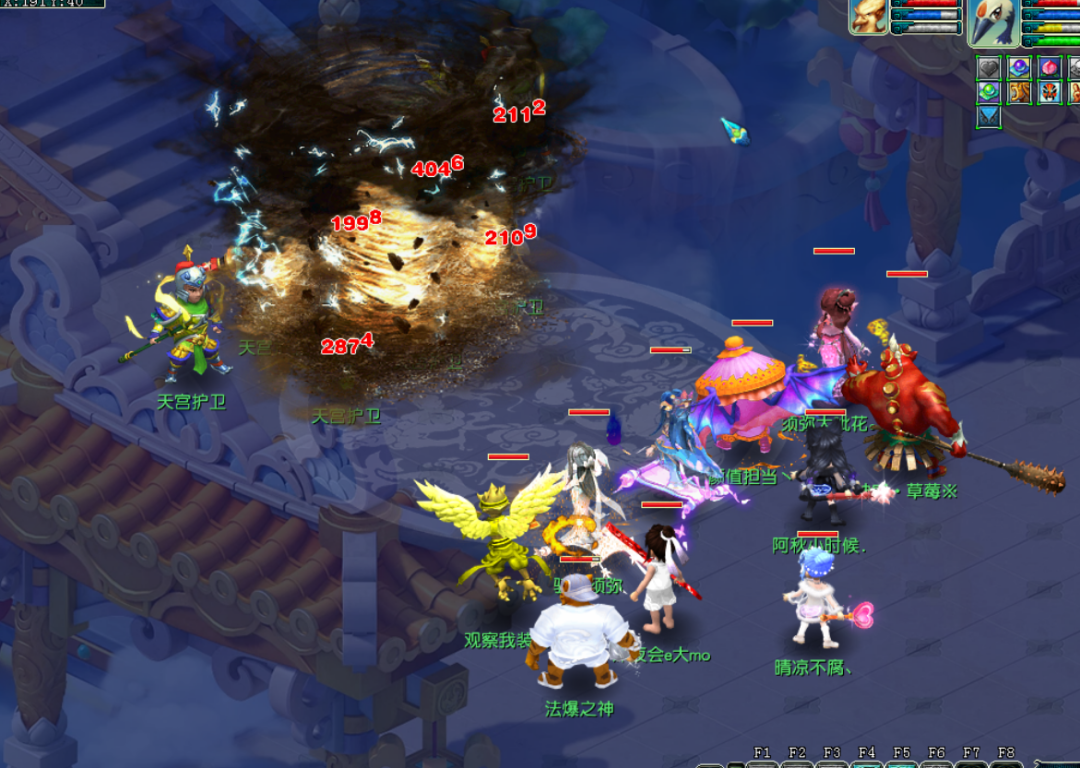Image resolution: width=1080 pixels, height=768 pixels.
Task: Select the gray heart status icon
Action: pos(989,67)
